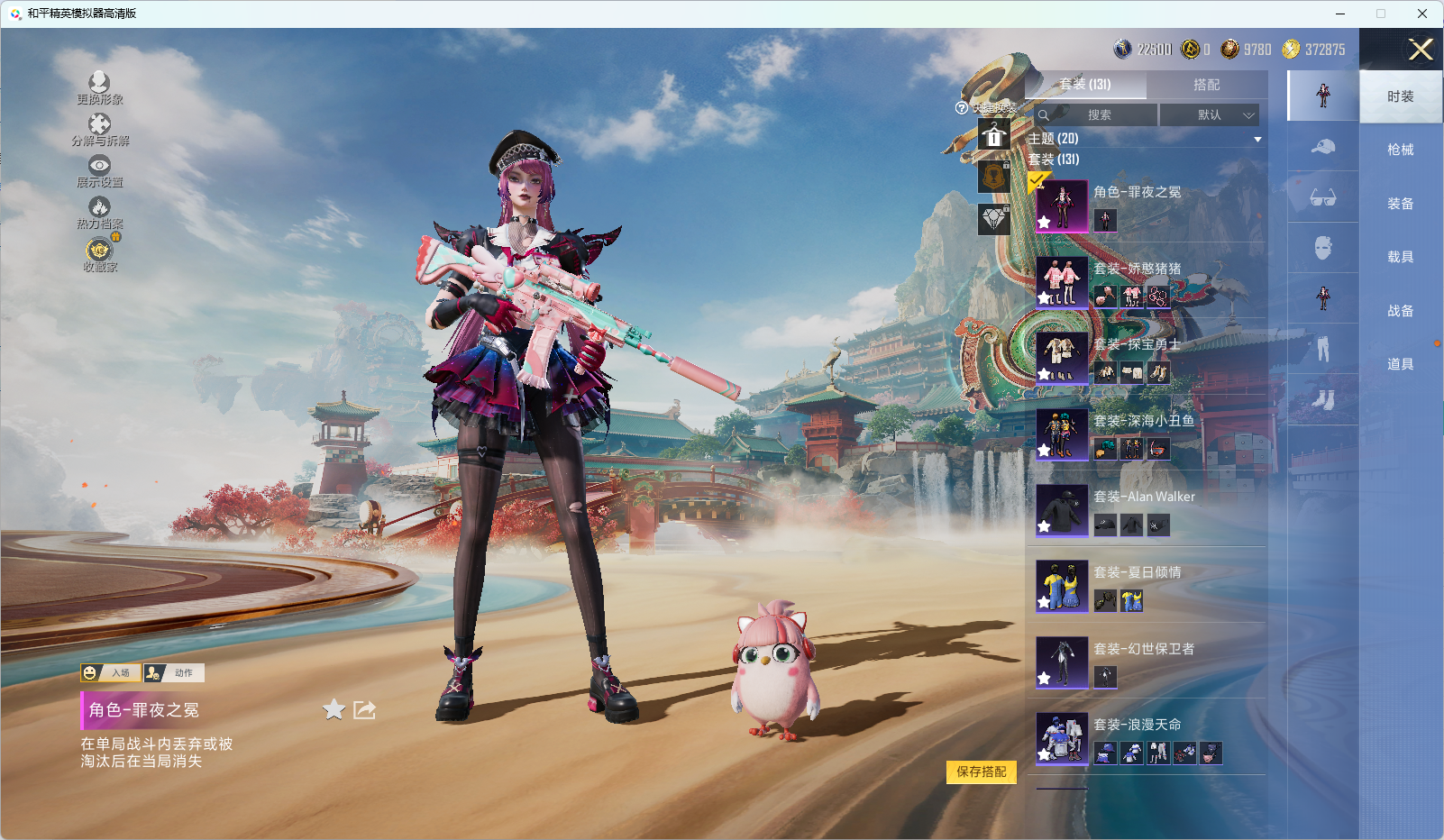
Task: Select the 战备 category
Action: (x=1400, y=311)
